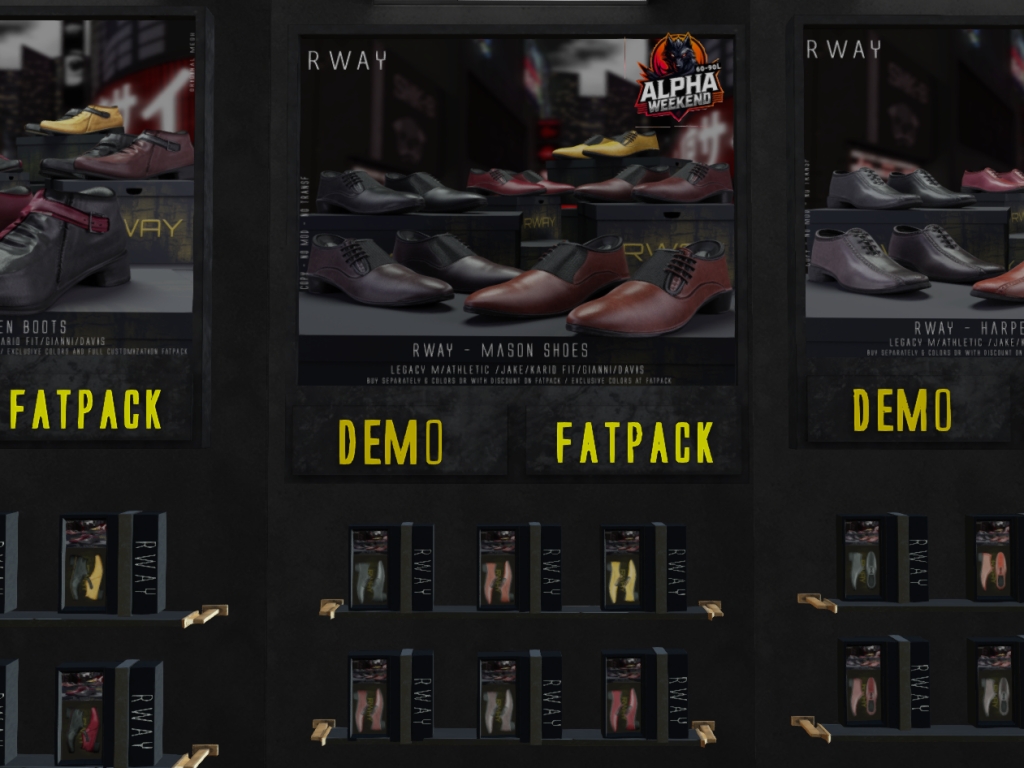Select the FATPACK button under Mason Shoes
This screenshot has height=768, width=1024.
[634, 442]
